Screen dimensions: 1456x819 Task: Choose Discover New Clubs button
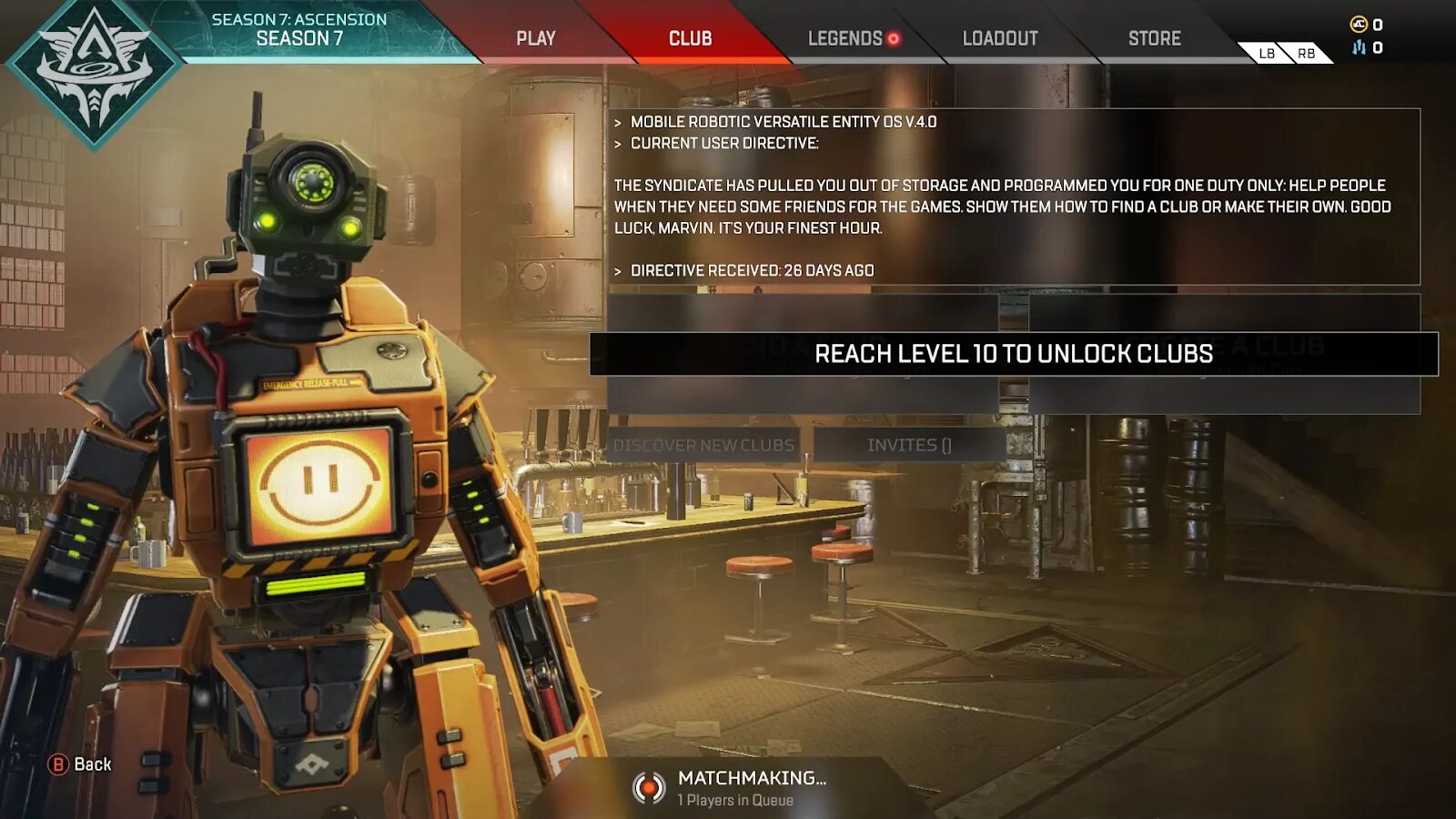703,445
